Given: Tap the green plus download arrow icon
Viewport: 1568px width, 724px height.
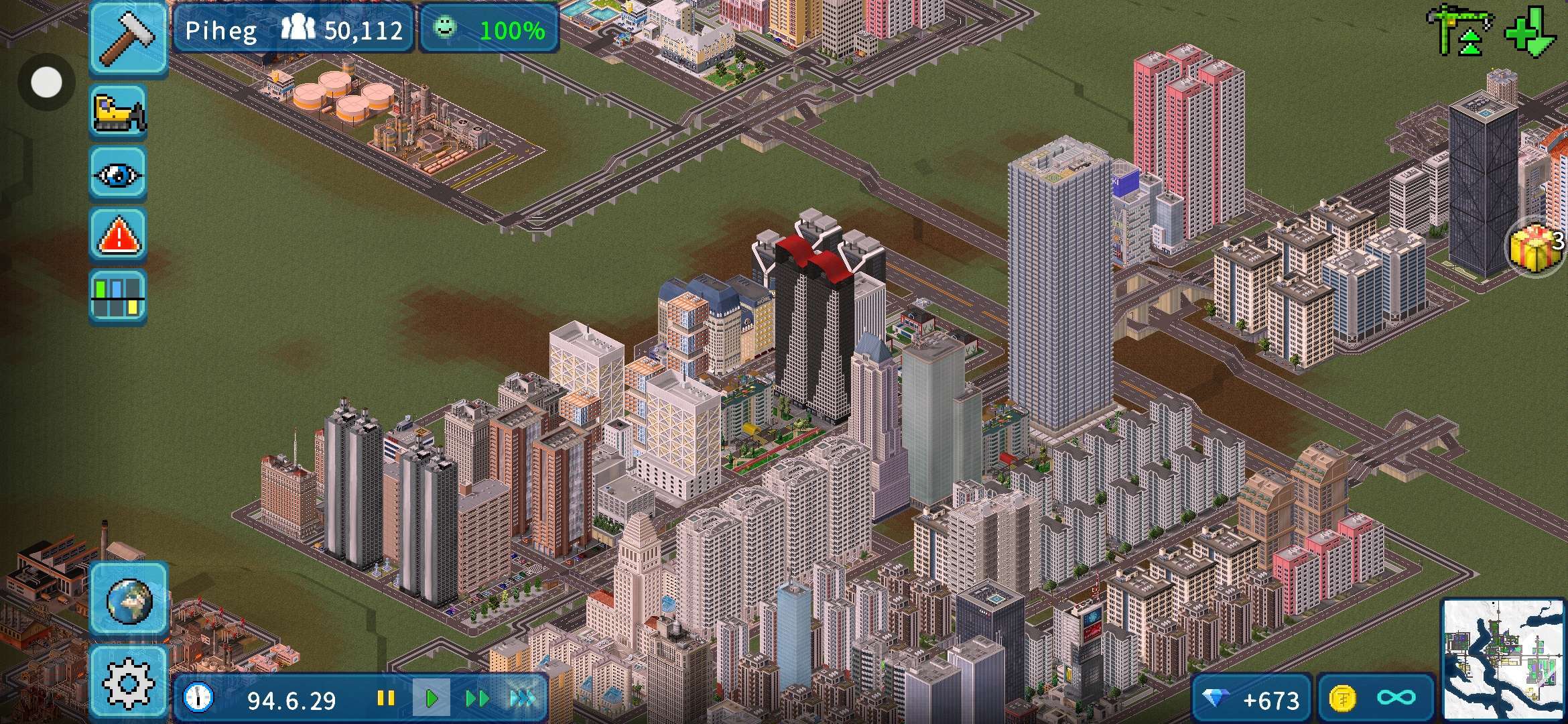Looking at the screenshot, I should click(1531, 31).
